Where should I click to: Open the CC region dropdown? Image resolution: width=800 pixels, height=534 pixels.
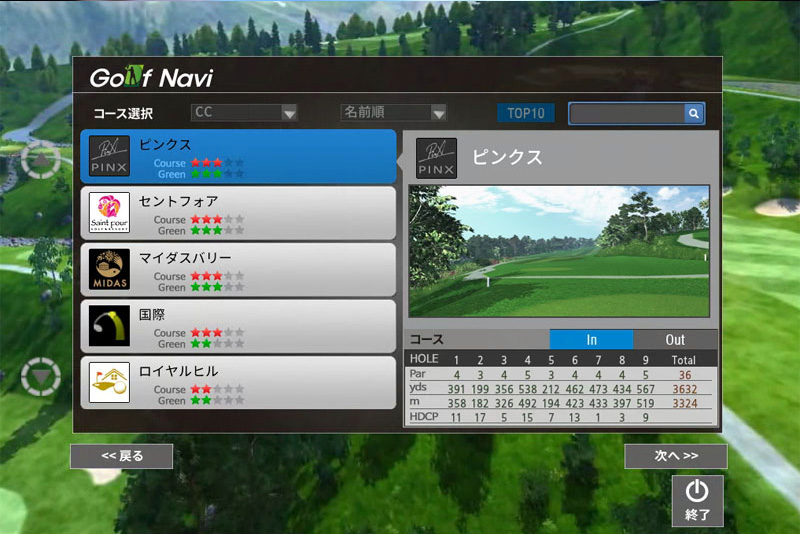(x=245, y=113)
